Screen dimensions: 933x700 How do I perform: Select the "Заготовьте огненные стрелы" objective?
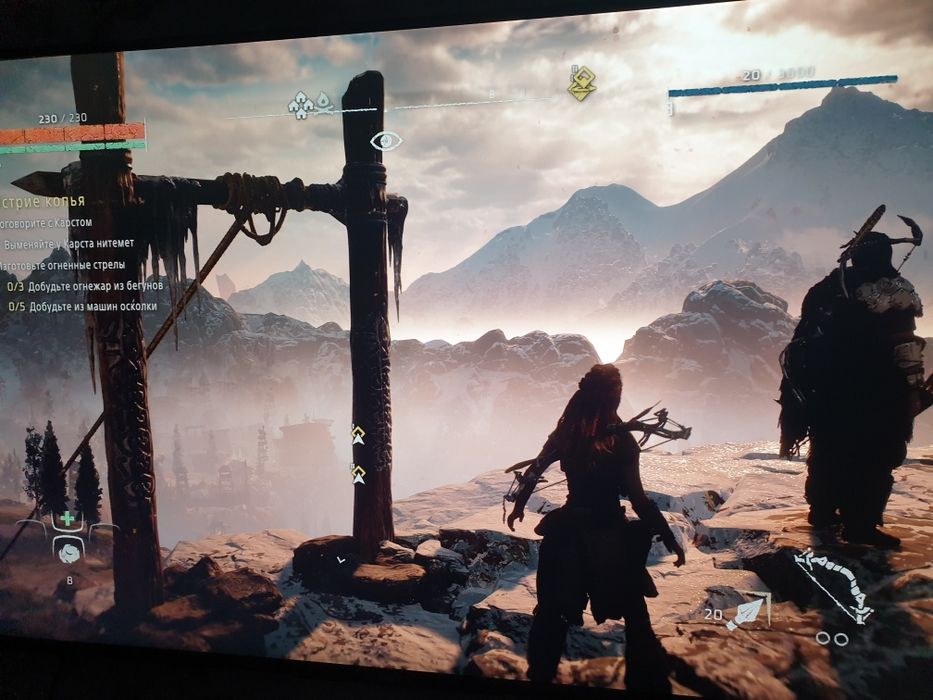(x=63, y=265)
